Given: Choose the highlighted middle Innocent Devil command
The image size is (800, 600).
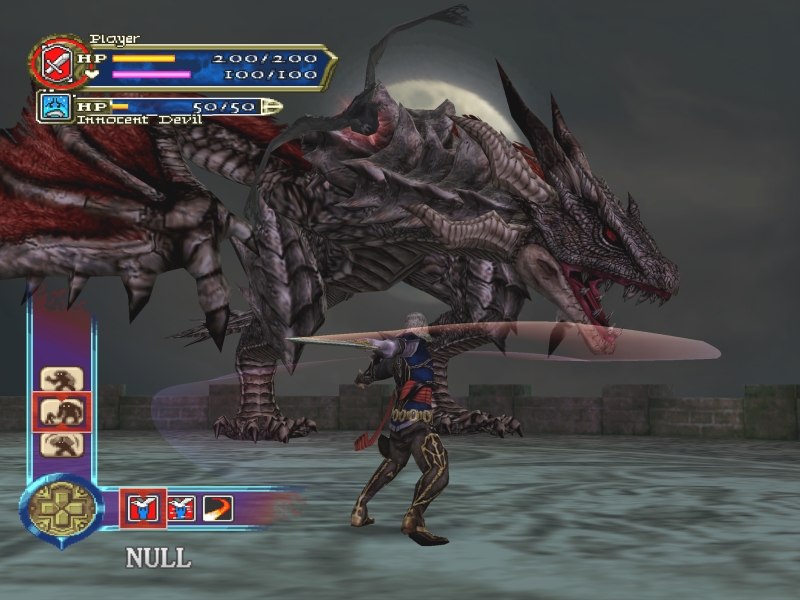Looking at the screenshot, I should point(61,411).
